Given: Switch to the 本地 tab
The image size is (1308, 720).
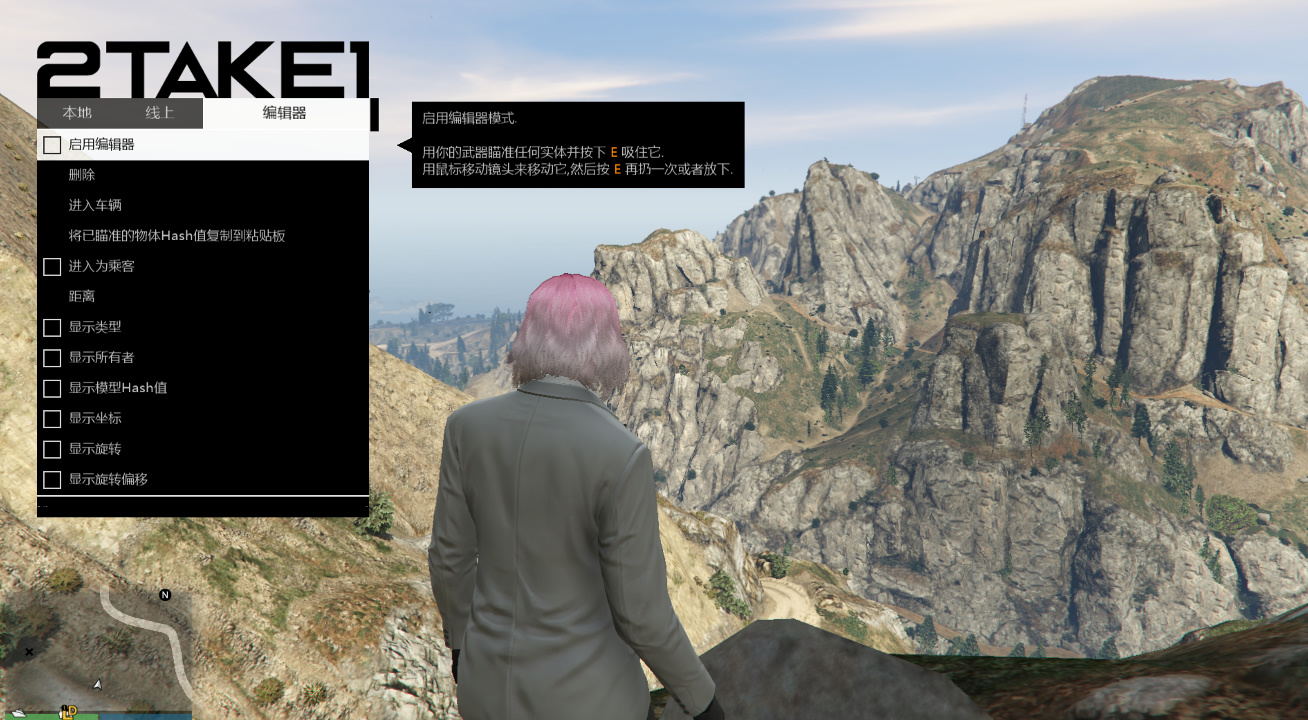Looking at the screenshot, I should (77, 113).
